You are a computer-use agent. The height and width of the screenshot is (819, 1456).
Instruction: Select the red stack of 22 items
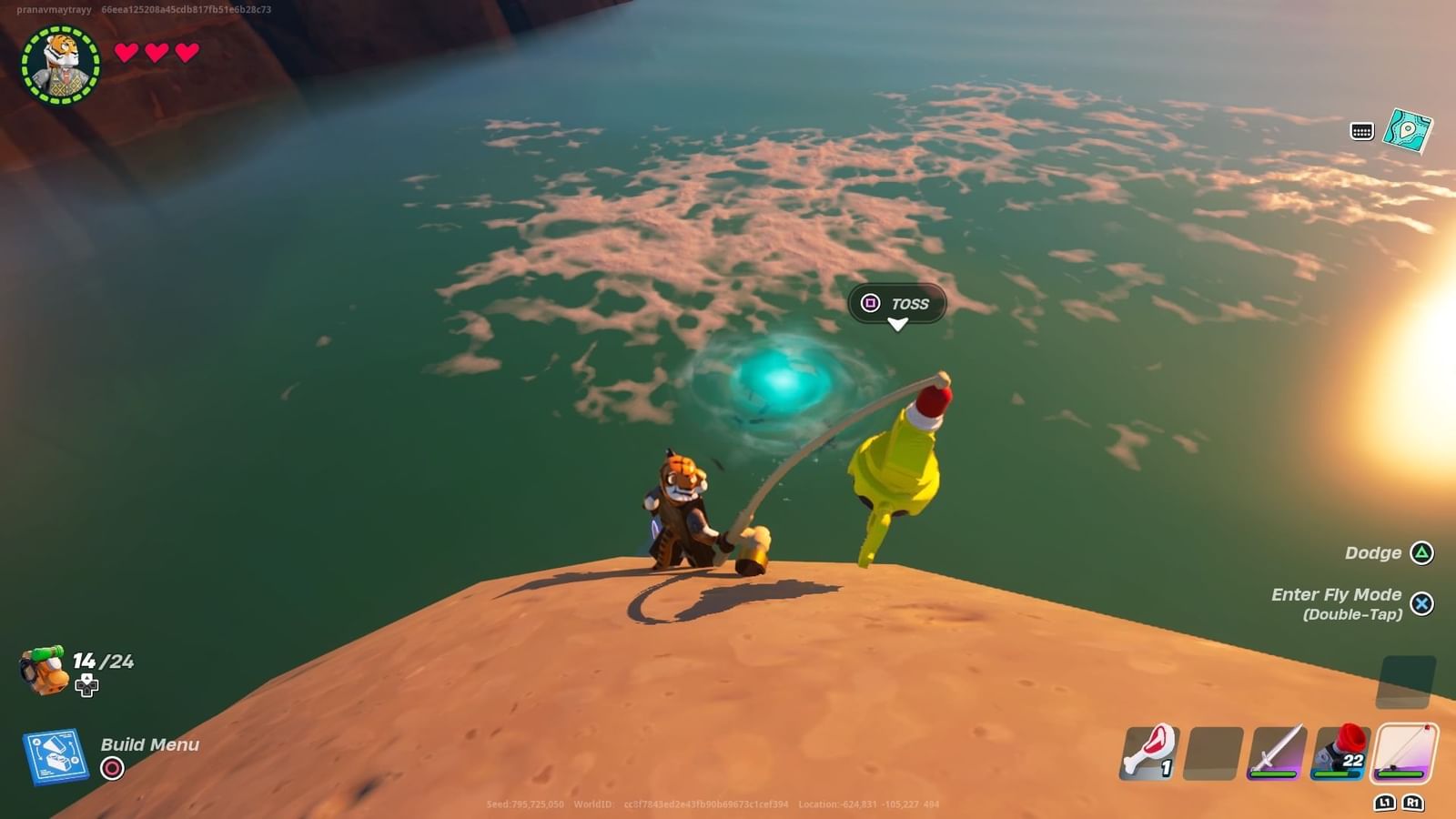click(1340, 753)
